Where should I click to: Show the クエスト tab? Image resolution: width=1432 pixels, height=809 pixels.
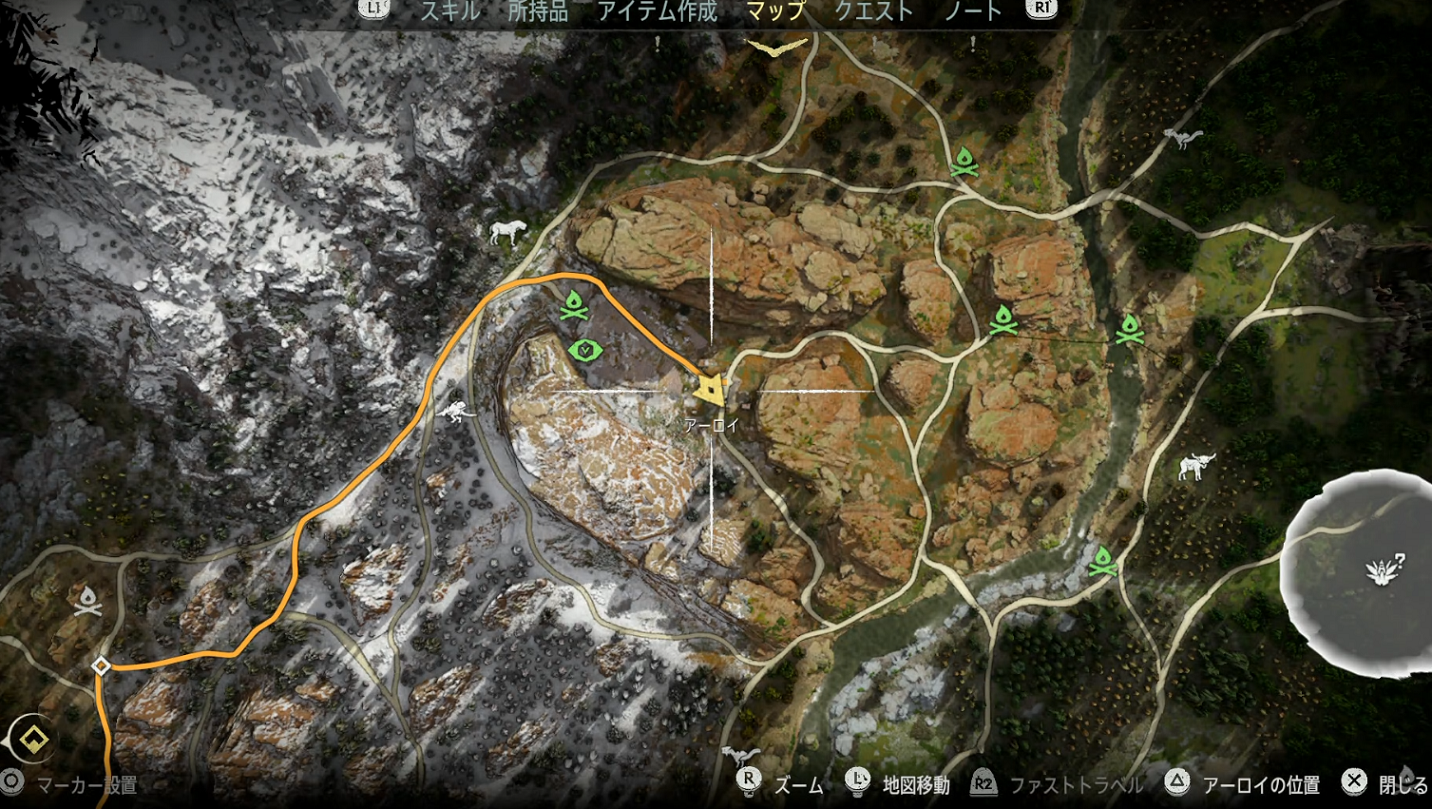pos(874,11)
